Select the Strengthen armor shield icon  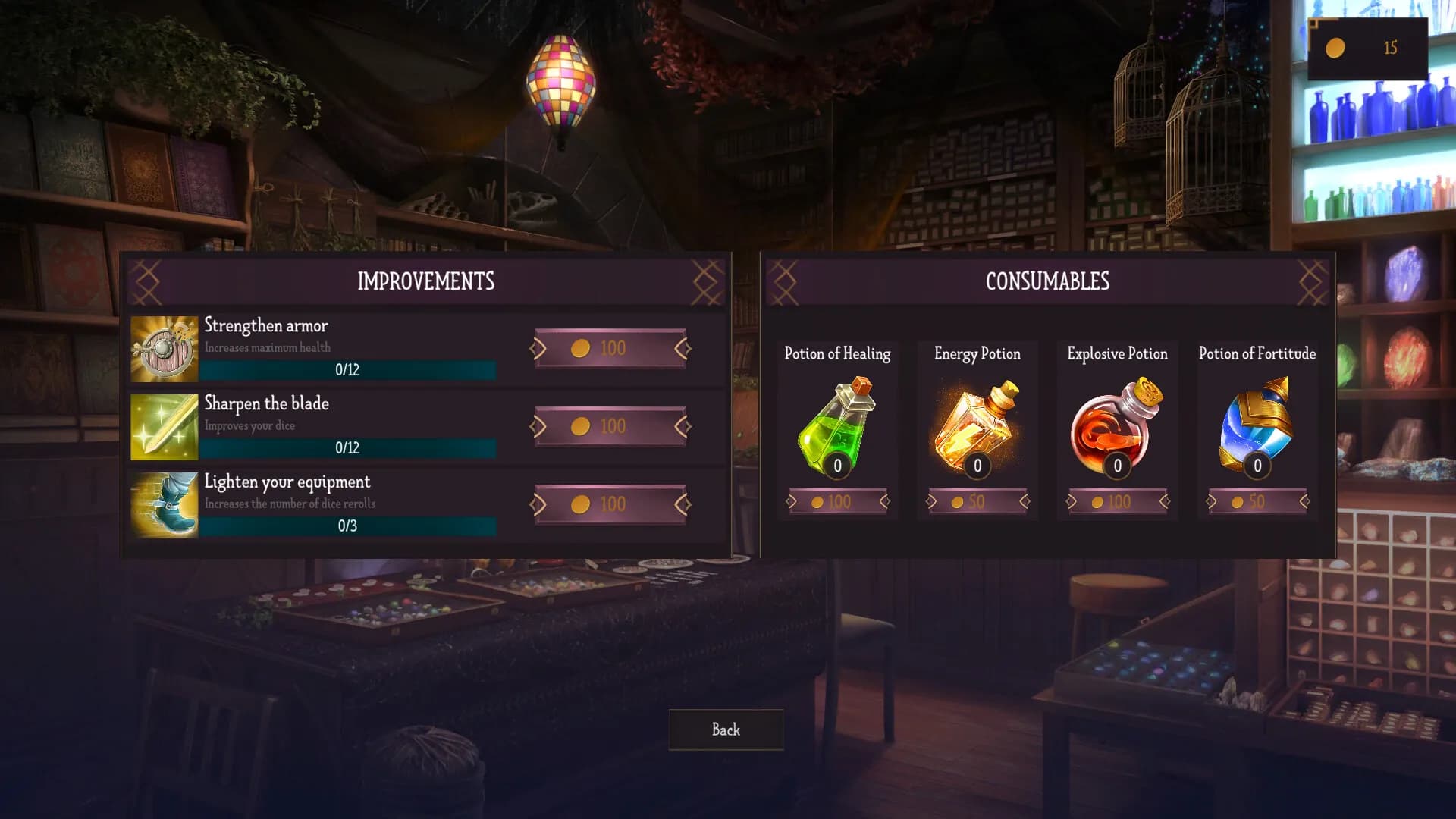[x=164, y=348]
